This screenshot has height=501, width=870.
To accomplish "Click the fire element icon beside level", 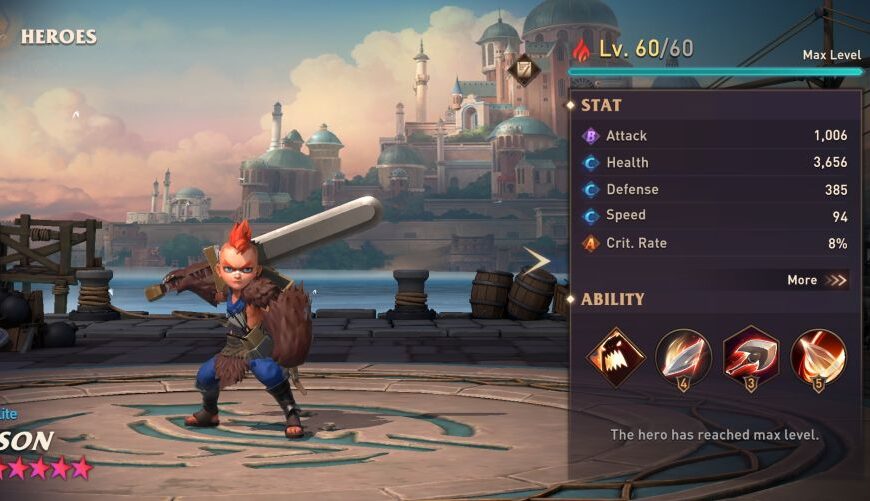I will (582, 49).
